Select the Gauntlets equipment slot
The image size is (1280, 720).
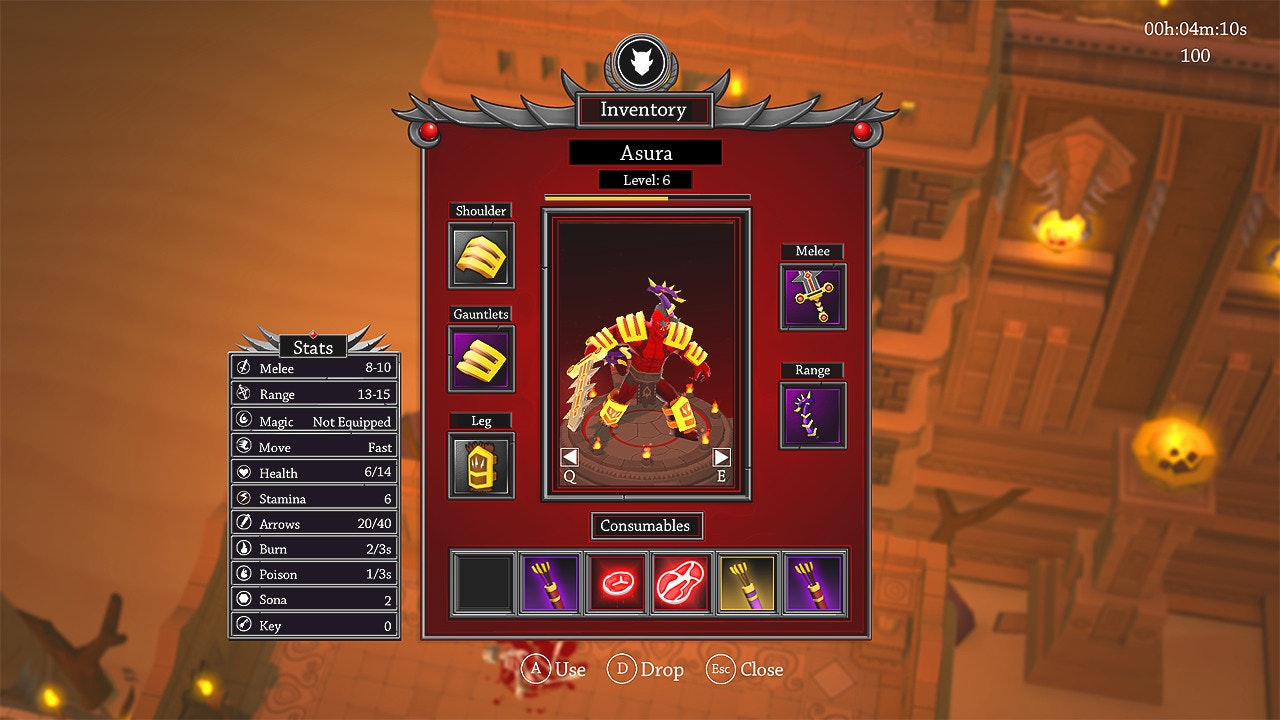(479, 357)
